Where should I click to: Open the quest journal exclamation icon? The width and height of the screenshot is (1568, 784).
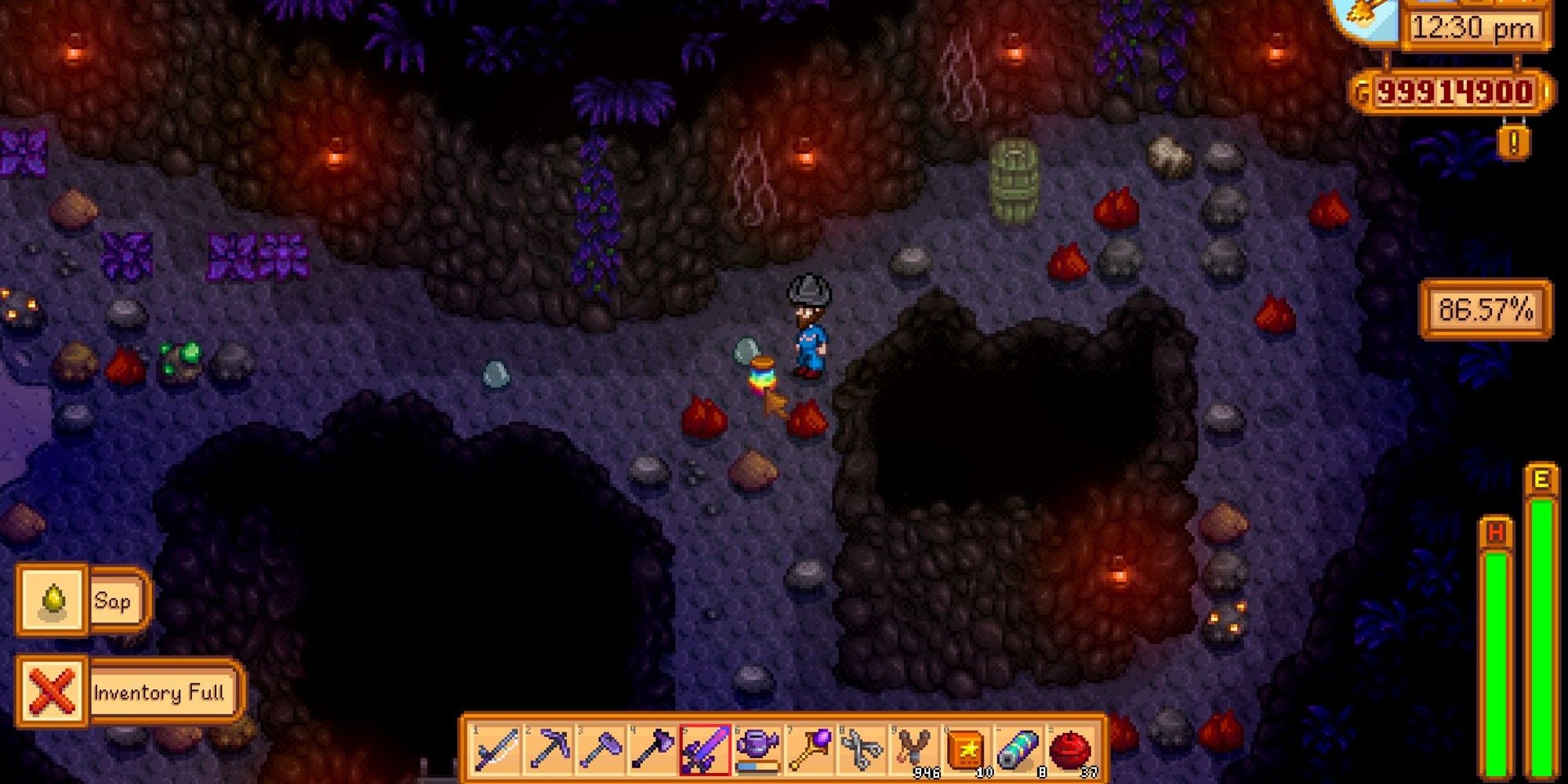pos(1514,143)
